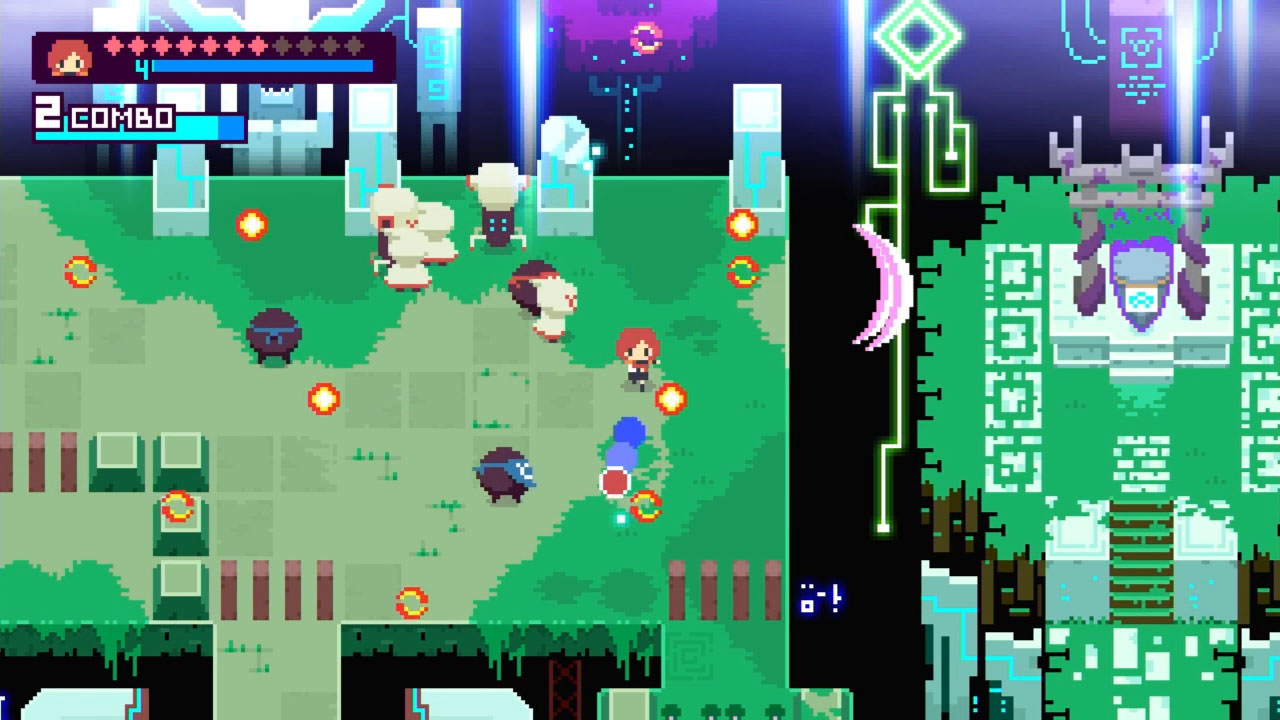Image resolution: width=1280 pixels, height=720 pixels.
Task: Click the orange ring pickup near the left wall
Action: pos(175,505)
